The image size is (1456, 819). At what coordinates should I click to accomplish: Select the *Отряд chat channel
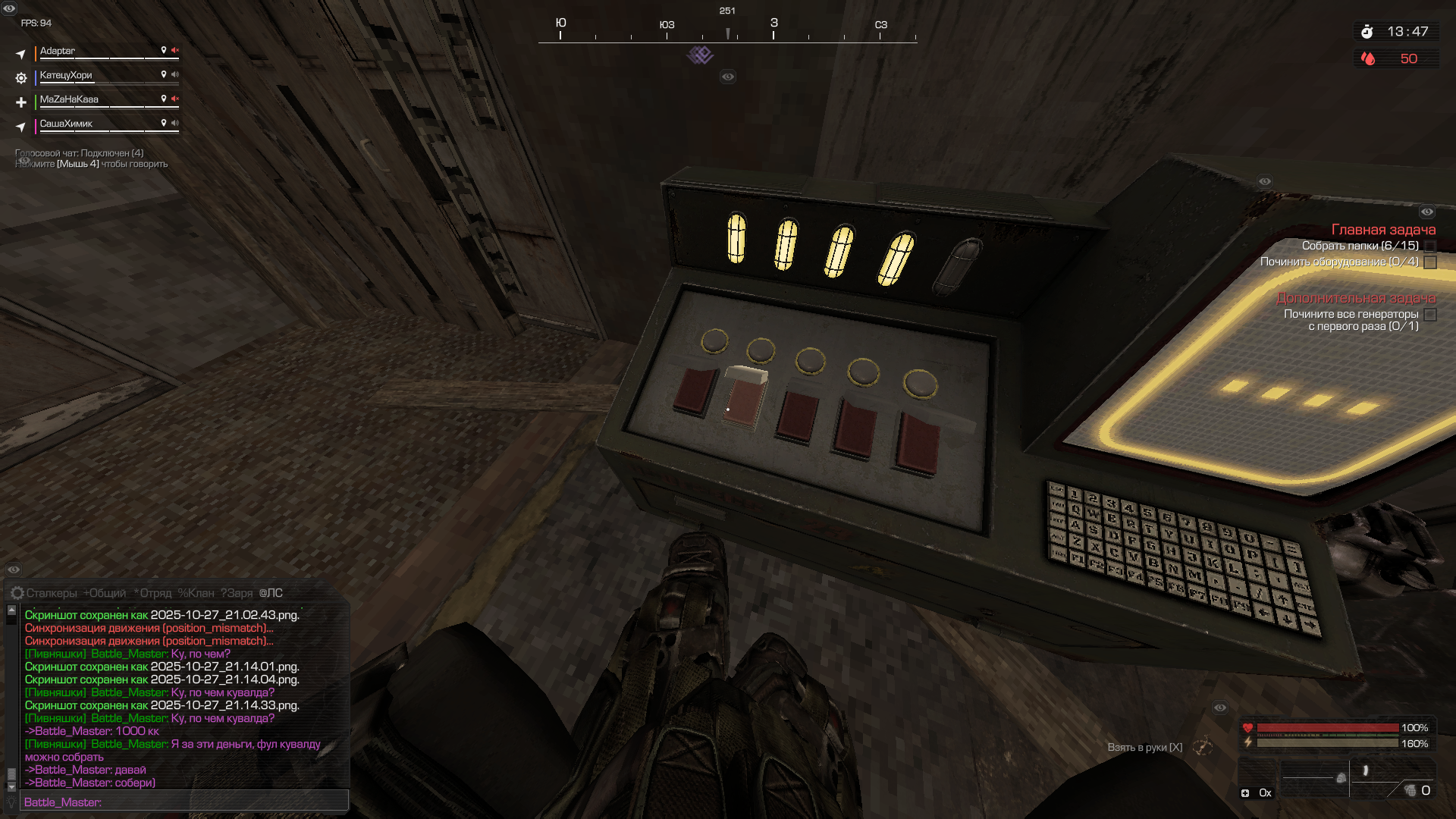[152, 593]
